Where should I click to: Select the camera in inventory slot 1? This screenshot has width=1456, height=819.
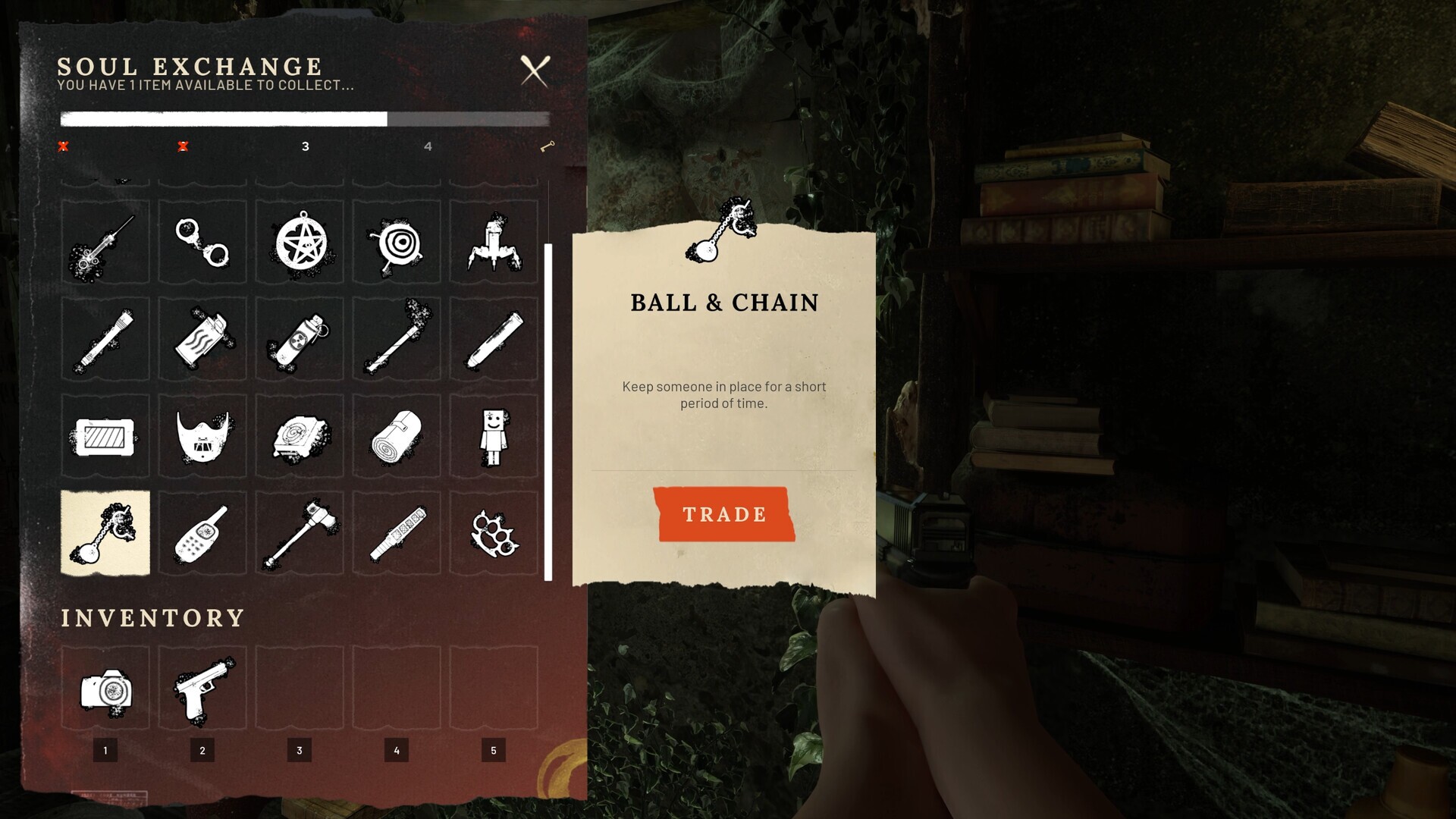click(105, 687)
